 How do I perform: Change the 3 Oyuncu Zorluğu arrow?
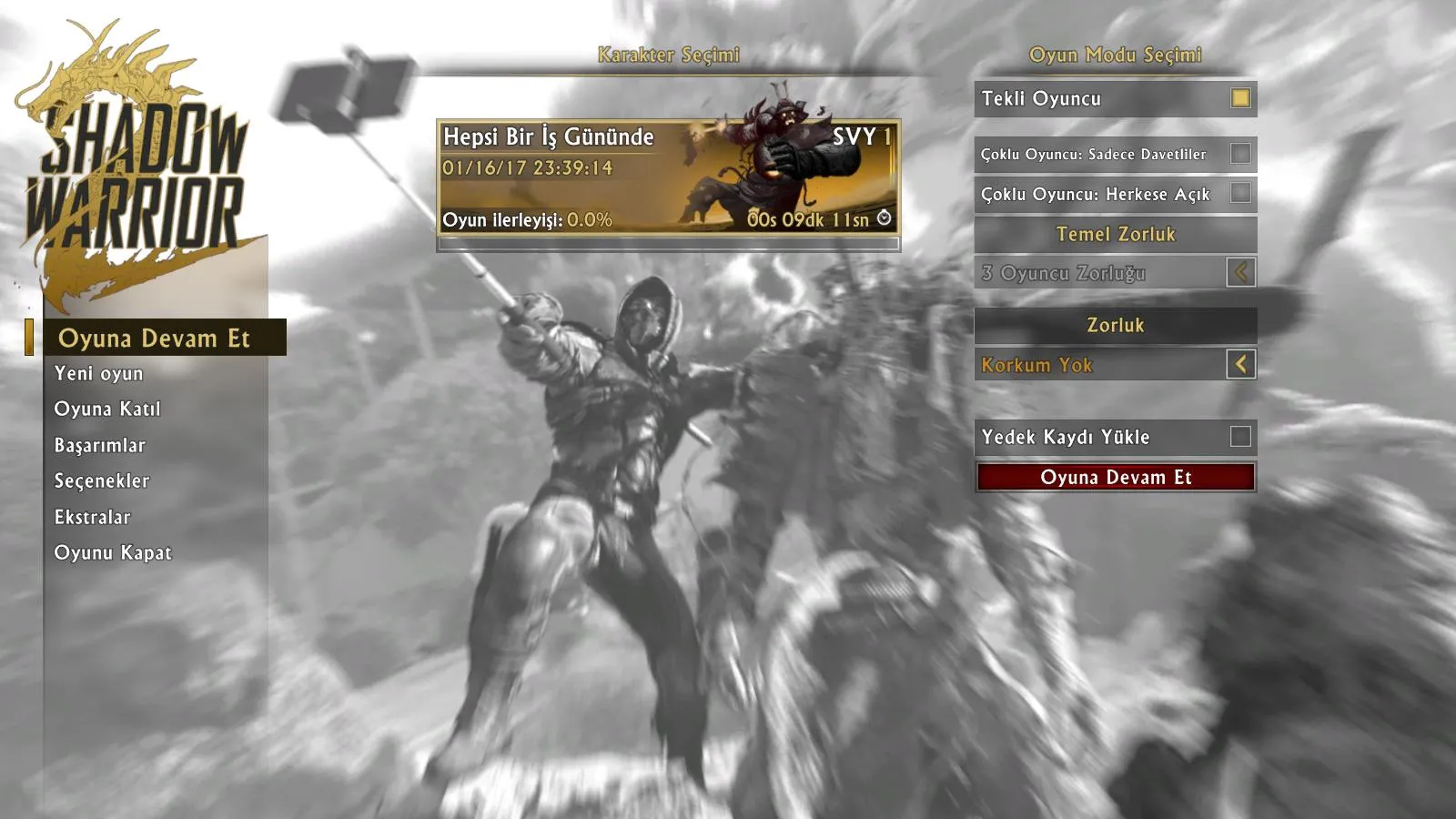(1240, 272)
